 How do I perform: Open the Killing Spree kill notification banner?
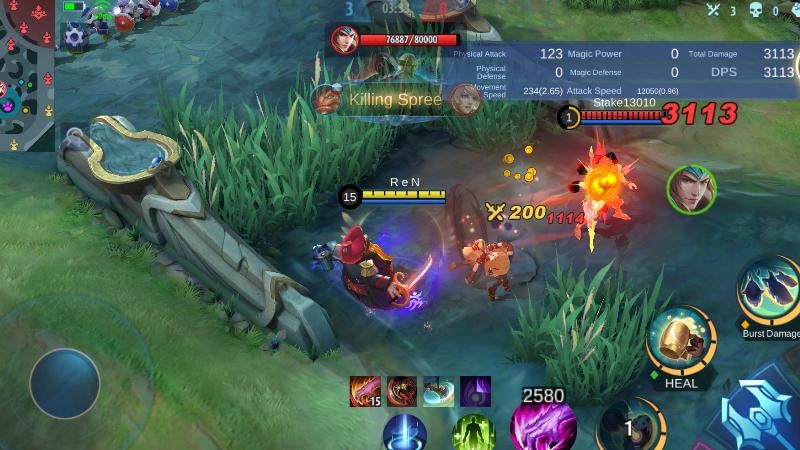(x=394, y=100)
